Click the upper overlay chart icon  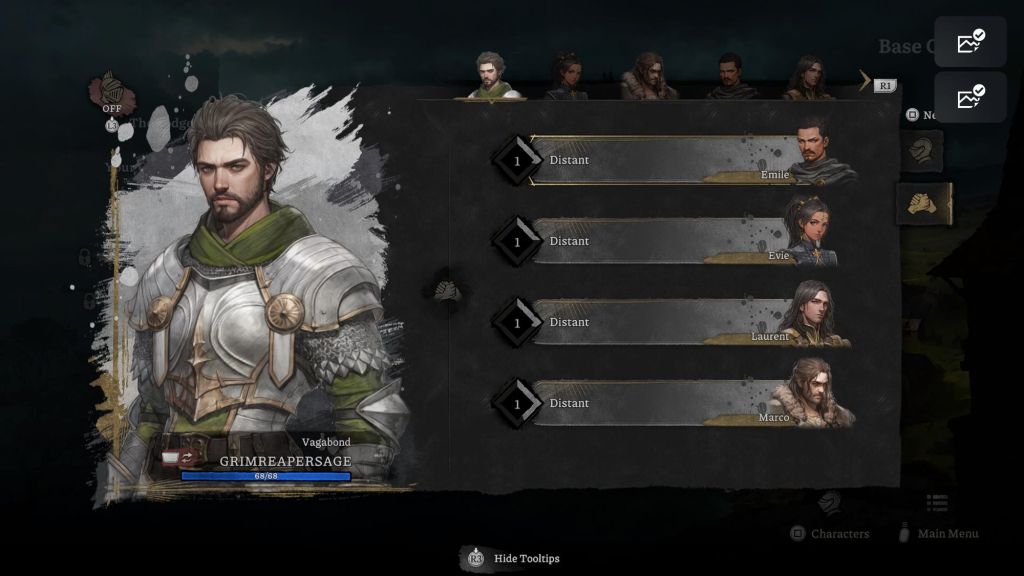(970, 42)
